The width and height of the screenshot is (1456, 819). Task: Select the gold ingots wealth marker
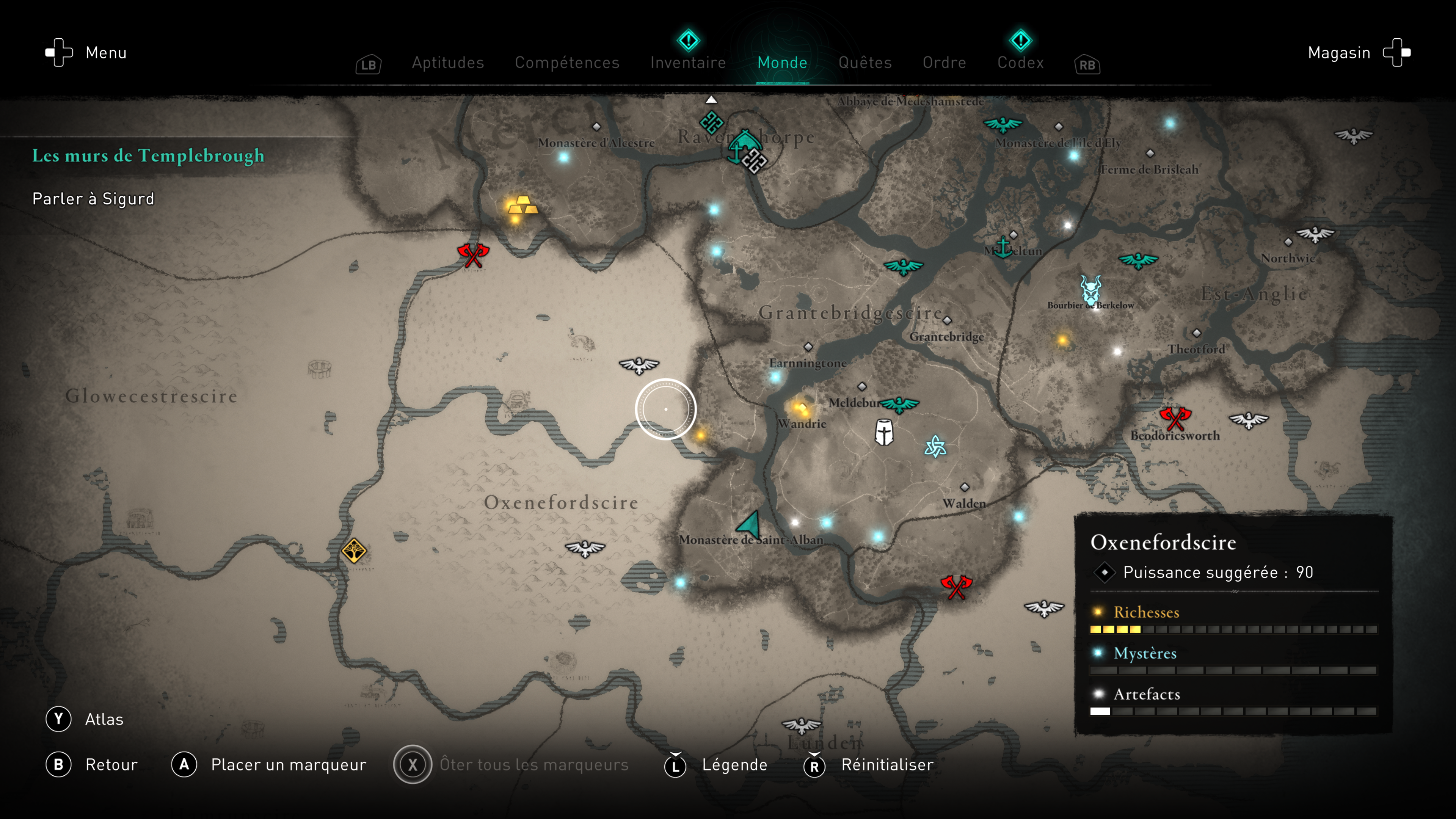[x=522, y=206]
